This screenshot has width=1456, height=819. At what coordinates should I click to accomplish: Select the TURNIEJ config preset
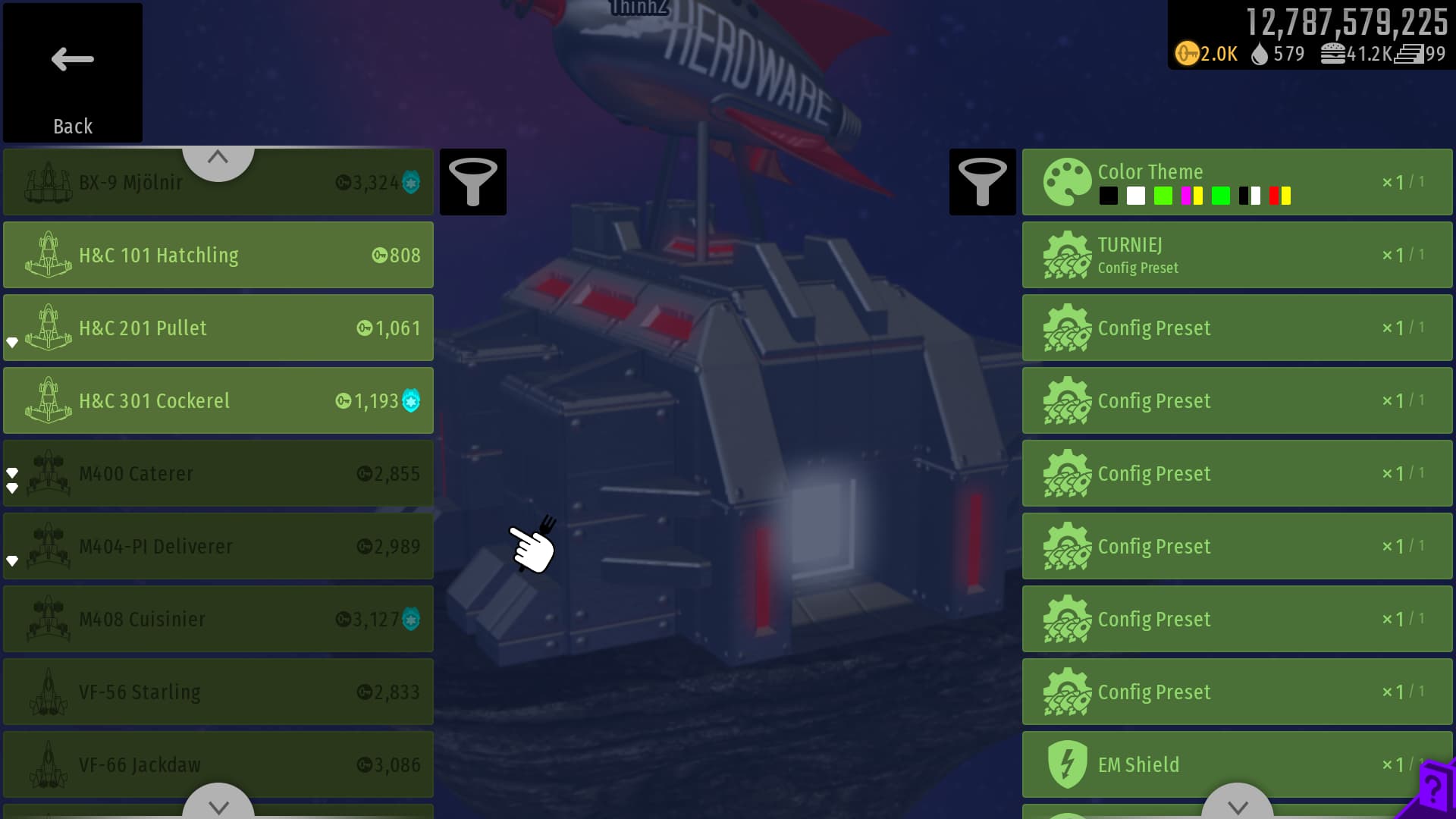click(x=1237, y=255)
